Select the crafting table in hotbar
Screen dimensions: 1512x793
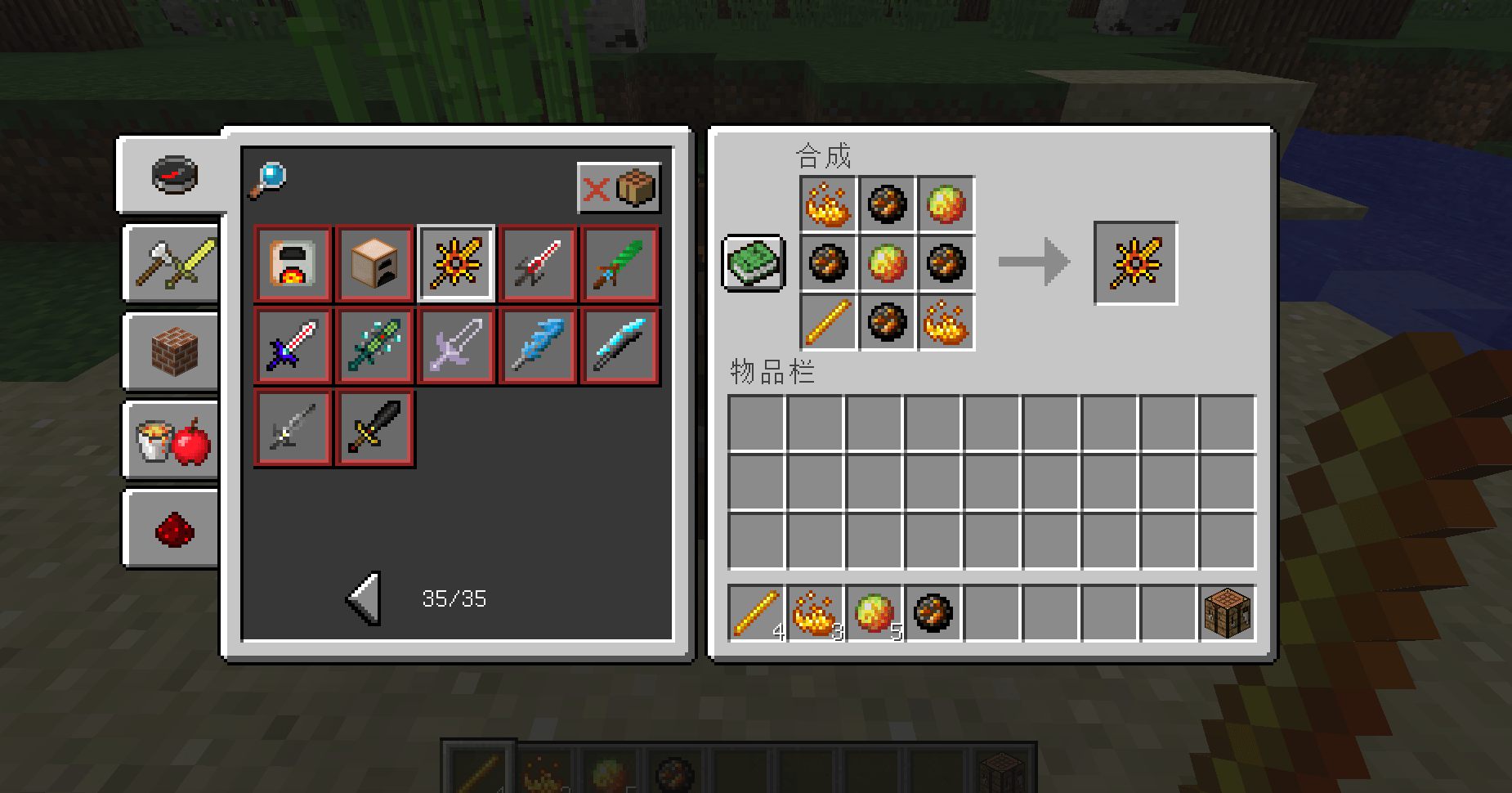click(1227, 613)
